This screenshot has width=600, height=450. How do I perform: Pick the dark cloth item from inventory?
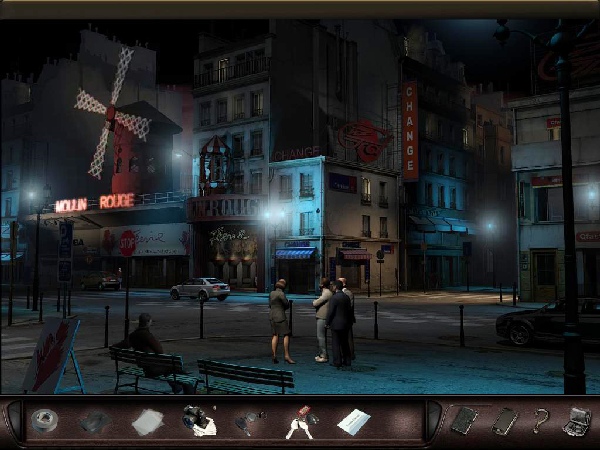click(95, 421)
